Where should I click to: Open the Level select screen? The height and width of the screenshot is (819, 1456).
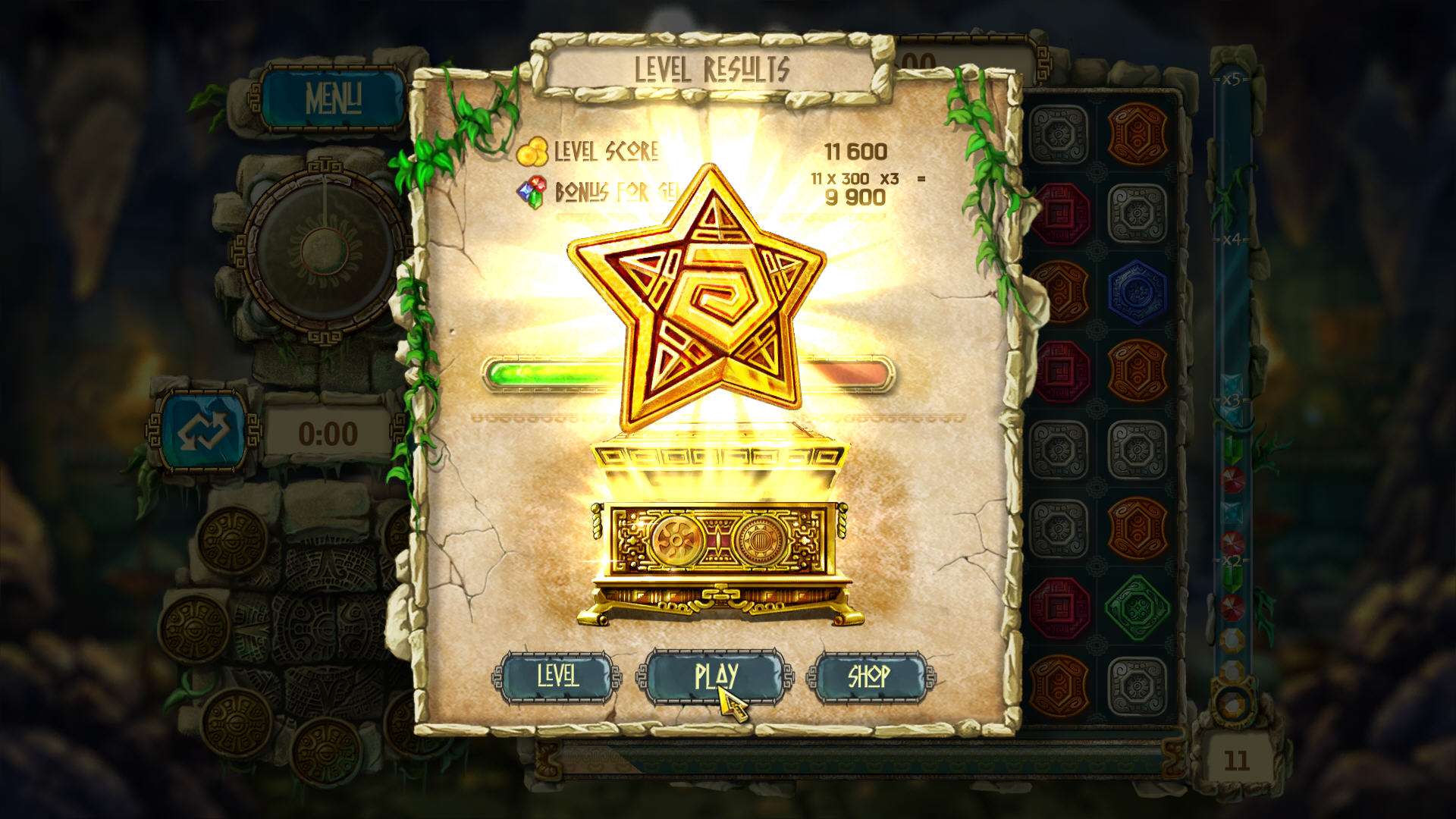[x=557, y=676]
